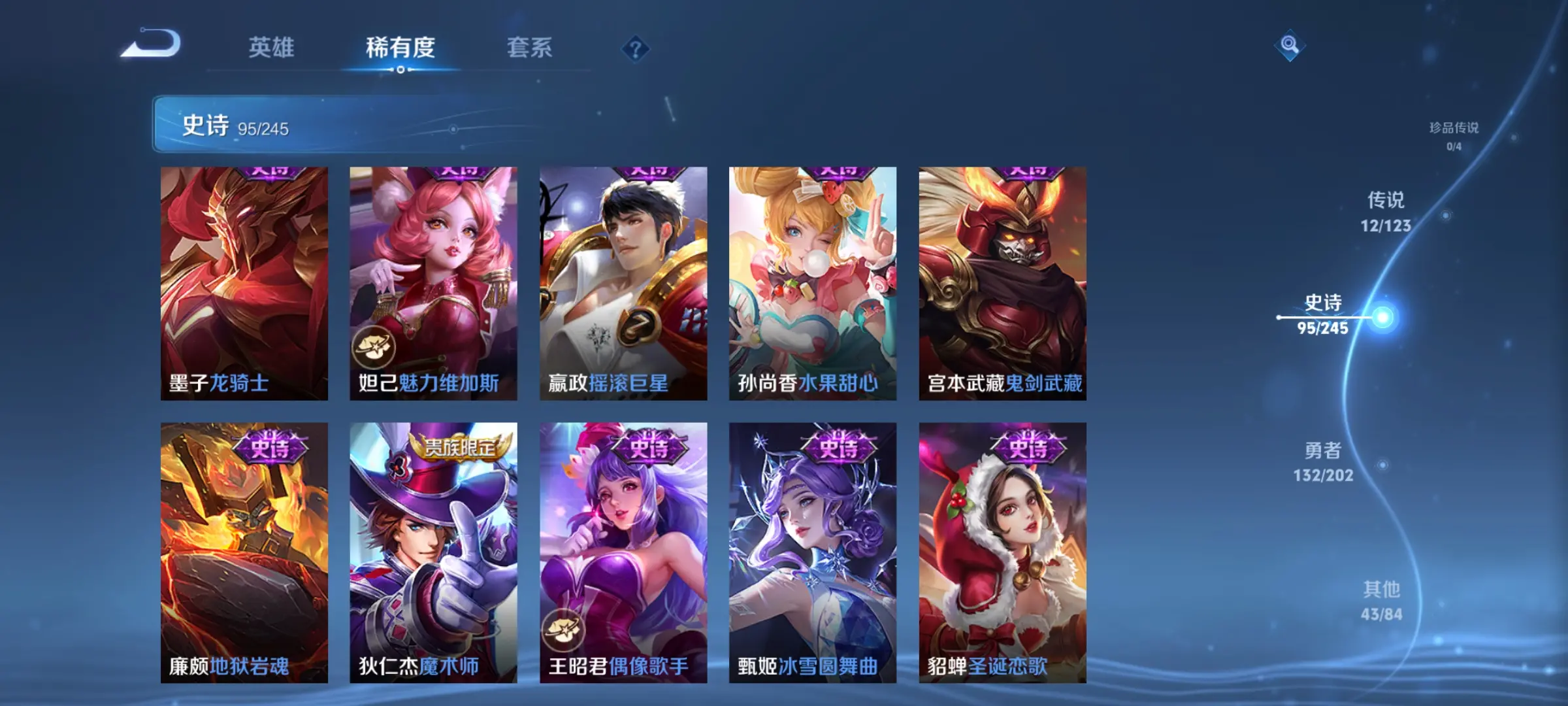
Task: Open the 嬴政 摇滚巨星 skin card
Action: click(623, 283)
